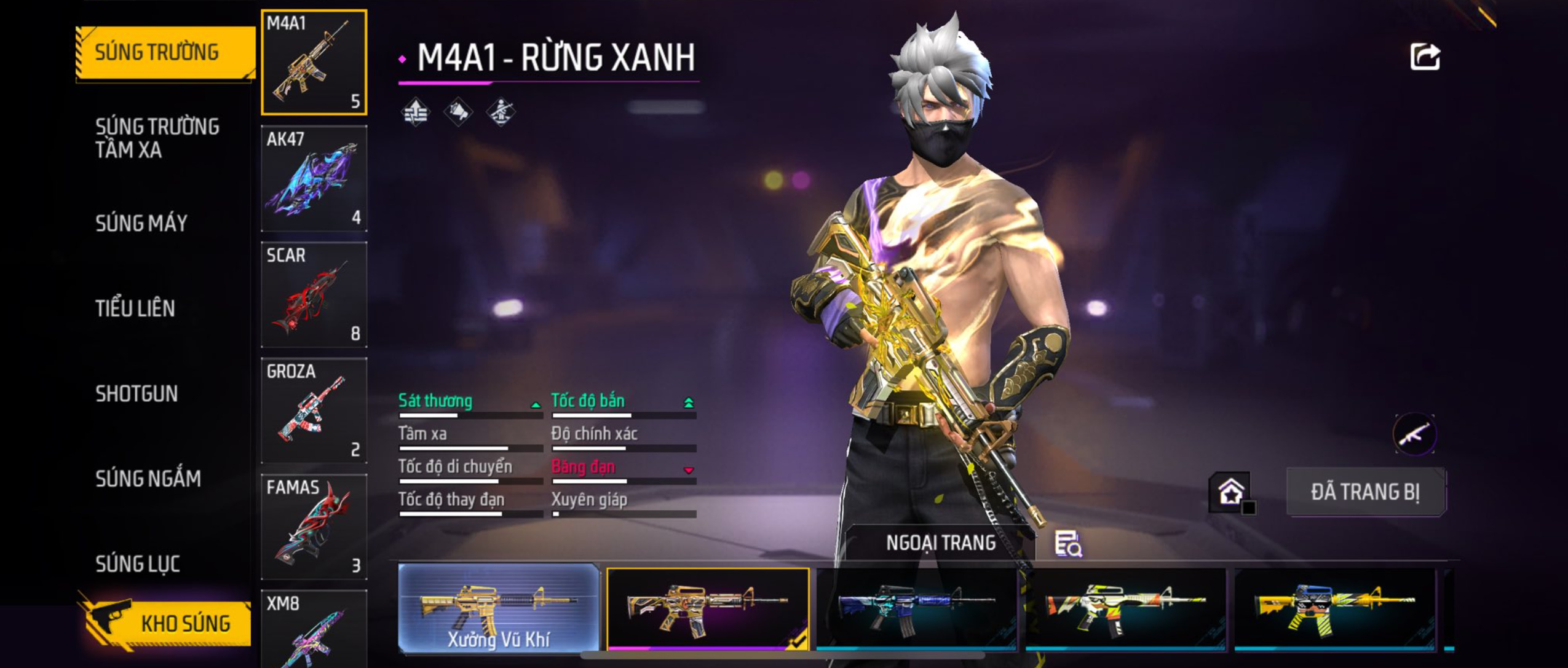Toggle the home star display icon

click(1231, 492)
